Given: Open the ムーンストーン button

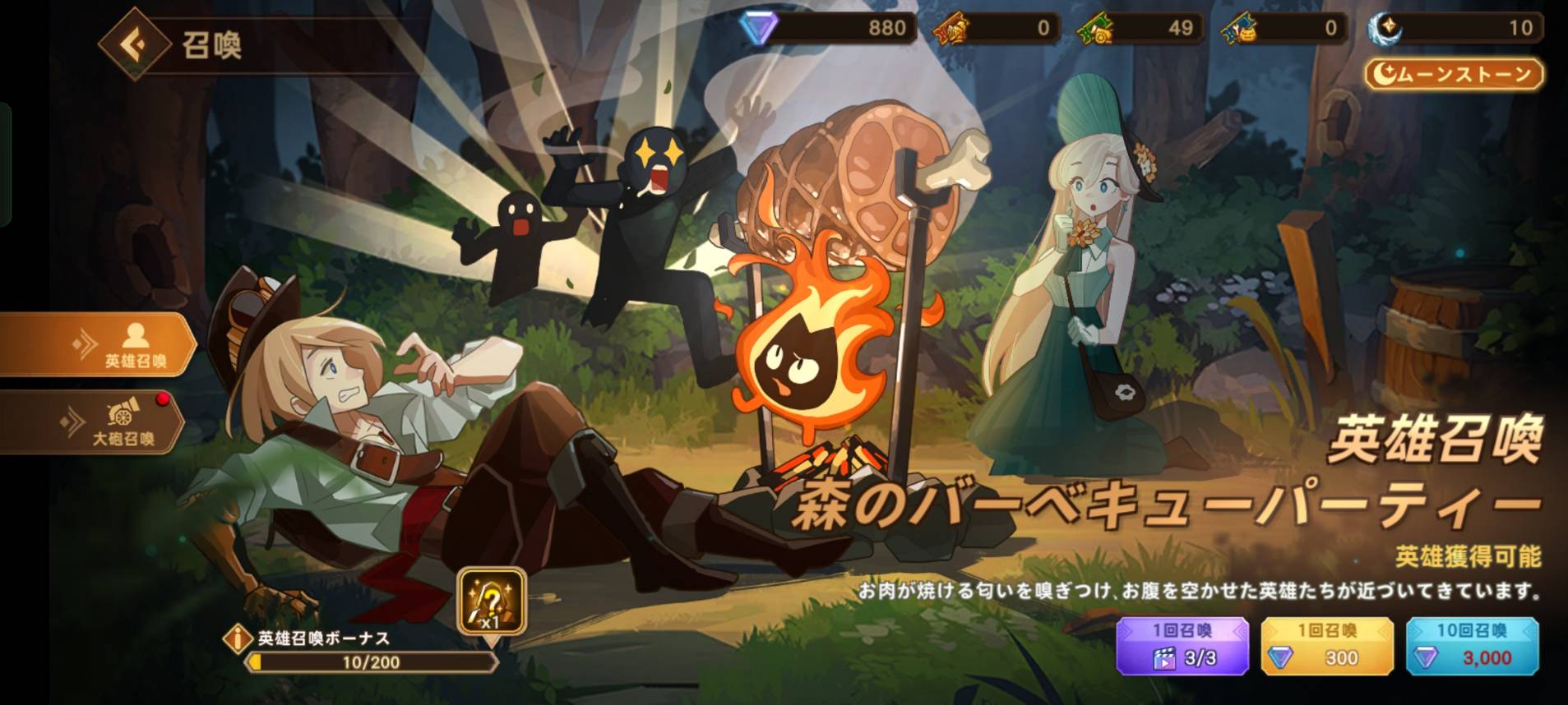Looking at the screenshot, I should tap(1454, 75).
